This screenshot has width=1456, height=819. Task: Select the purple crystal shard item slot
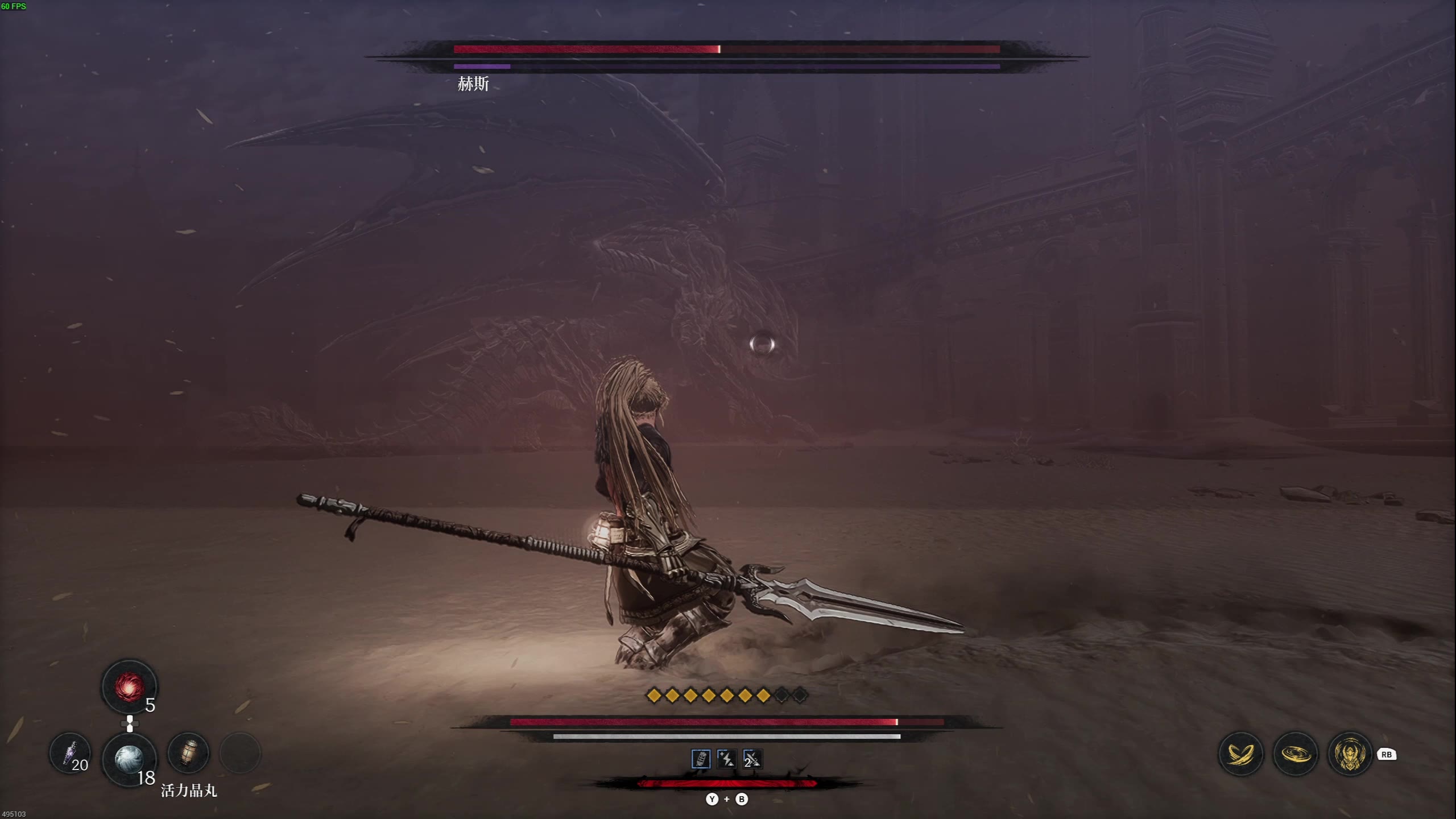70,754
